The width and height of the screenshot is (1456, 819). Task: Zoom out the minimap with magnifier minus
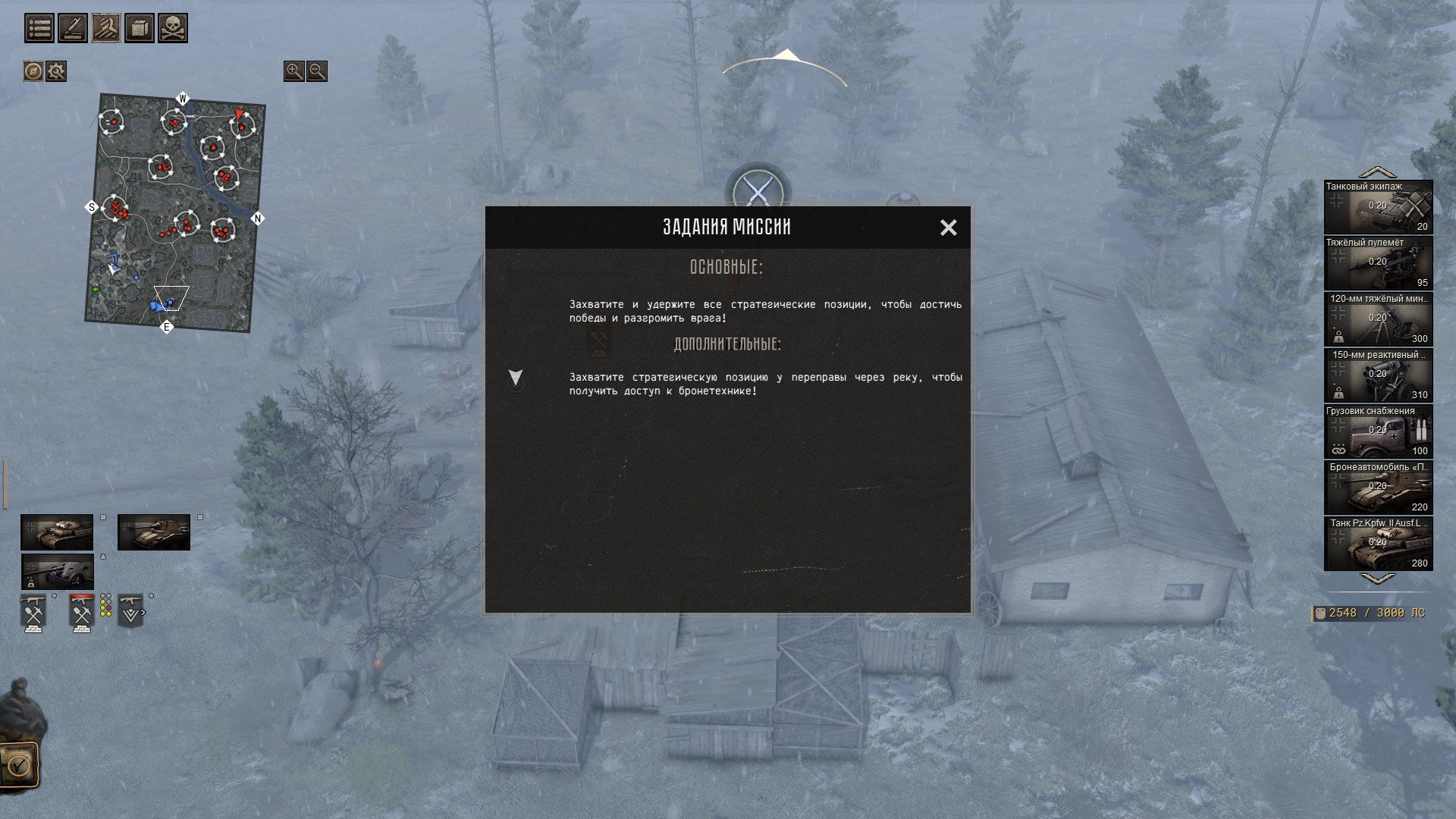[x=317, y=71]
